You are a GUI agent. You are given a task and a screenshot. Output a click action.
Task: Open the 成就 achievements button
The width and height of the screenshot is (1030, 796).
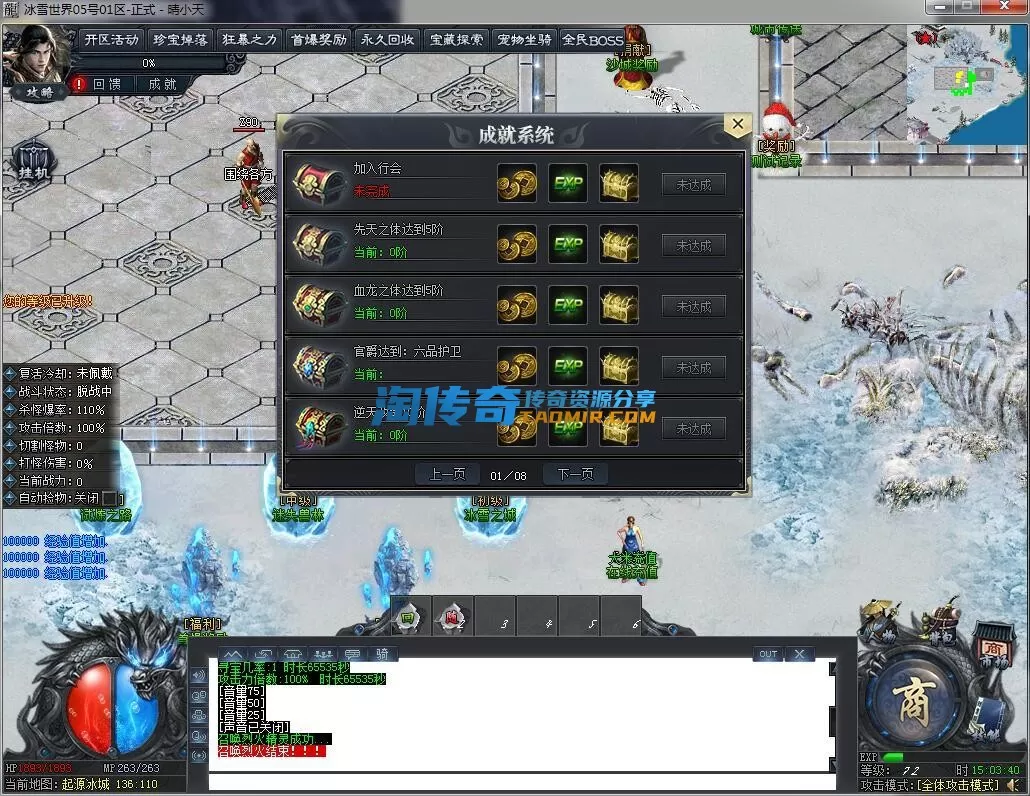[162, 85]
